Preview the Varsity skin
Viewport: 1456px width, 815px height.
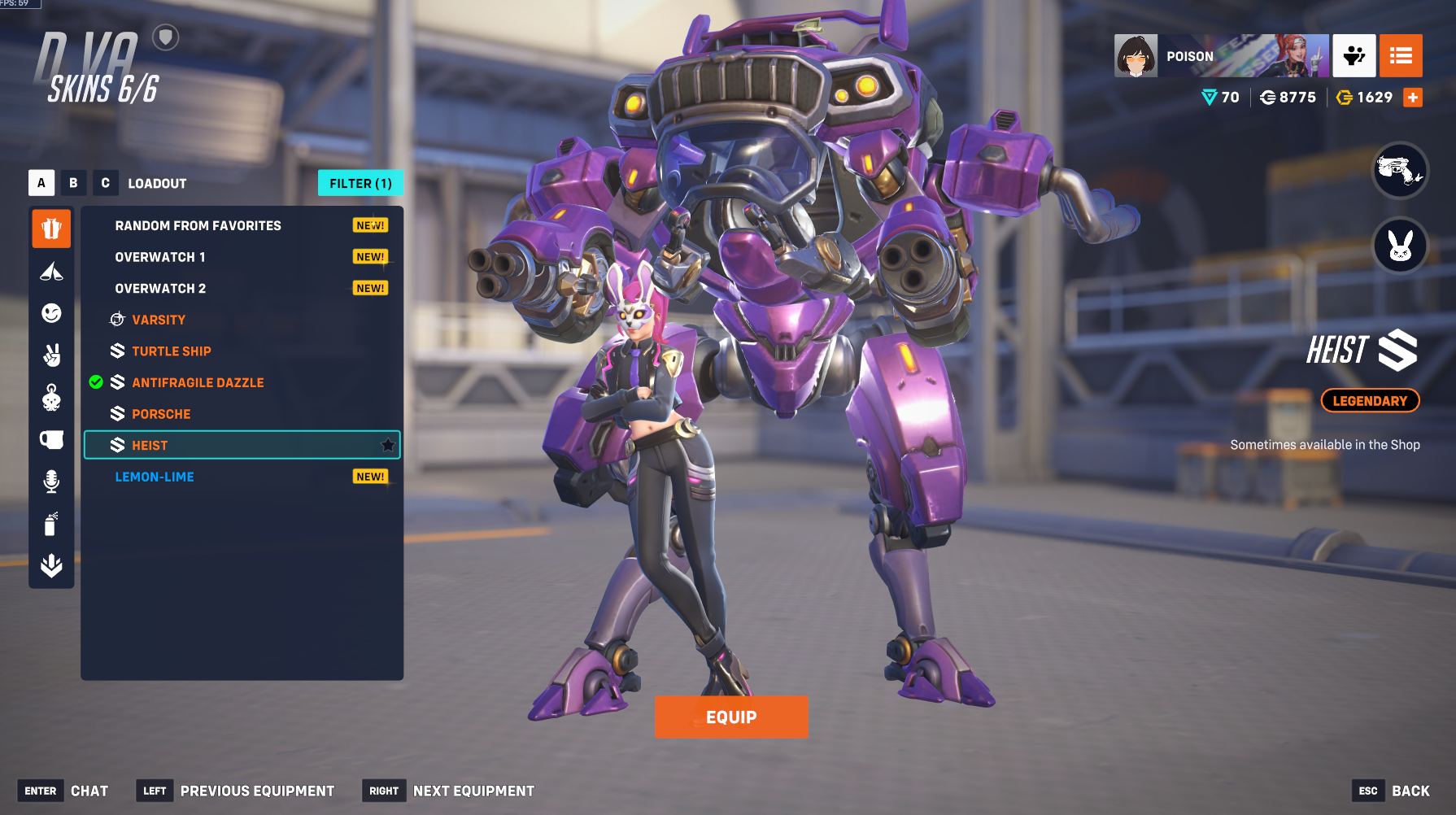coord(159,320)
